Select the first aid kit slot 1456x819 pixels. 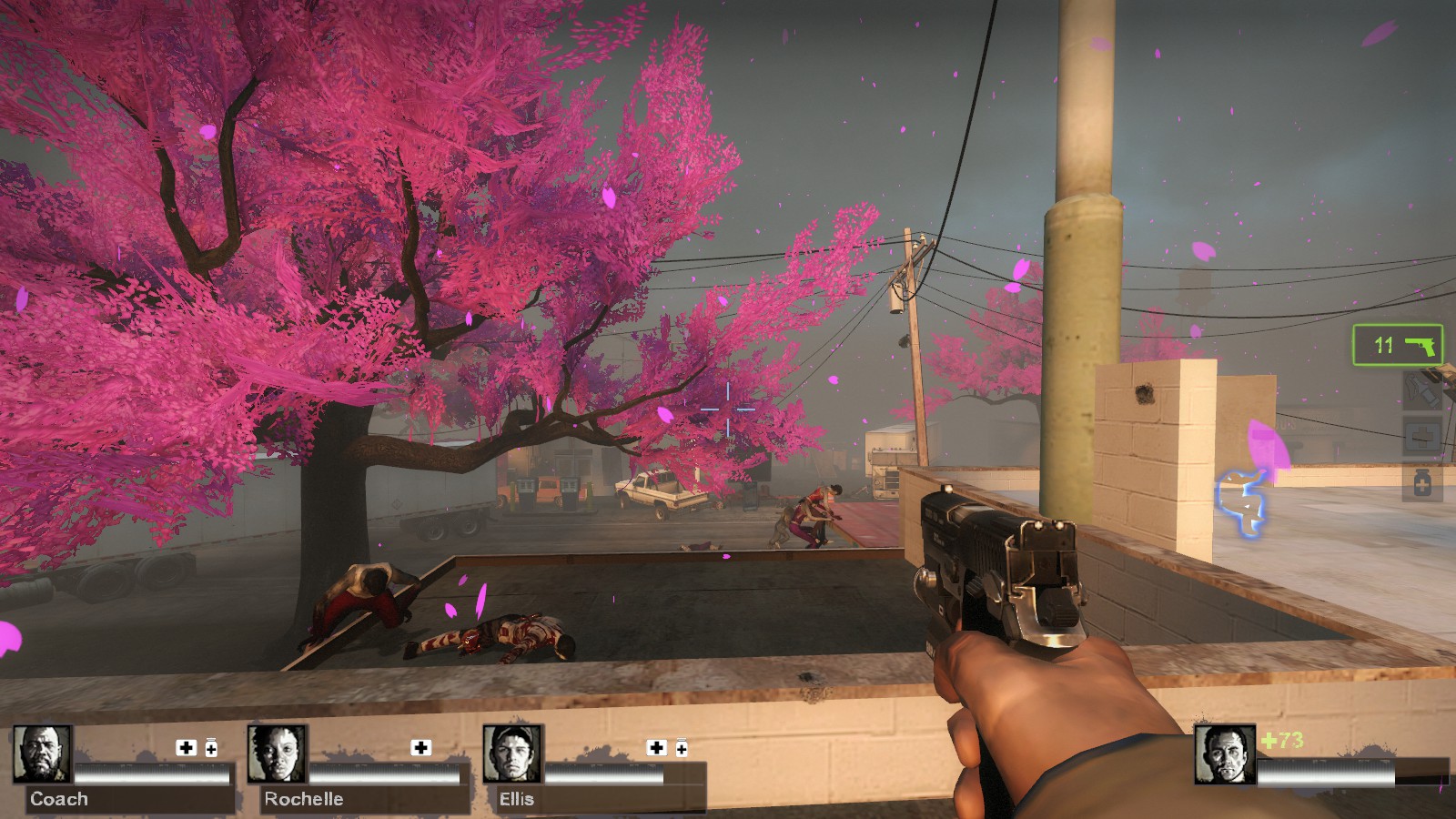(1421, 438)
